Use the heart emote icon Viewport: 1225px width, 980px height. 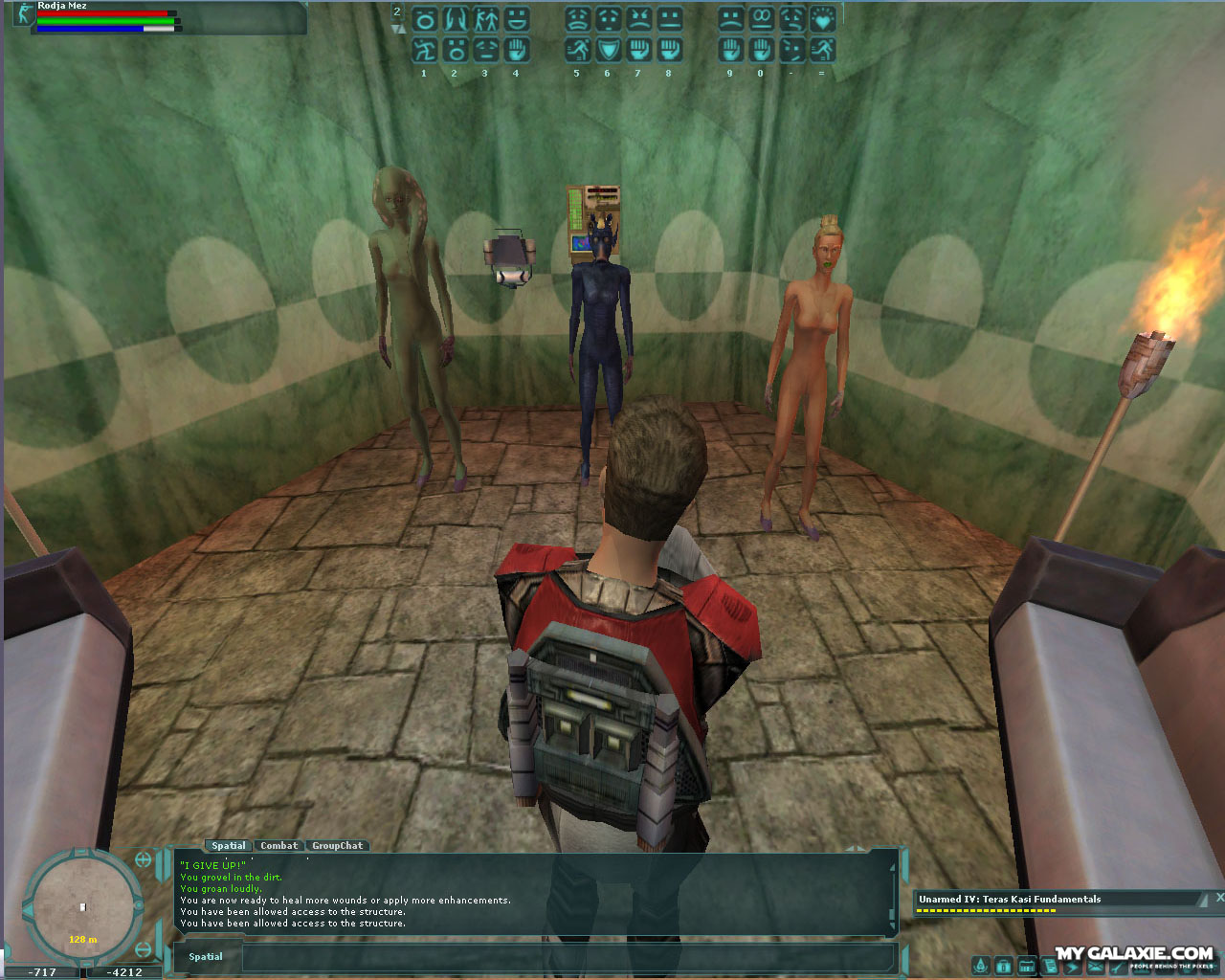click(x=821, y=18)
